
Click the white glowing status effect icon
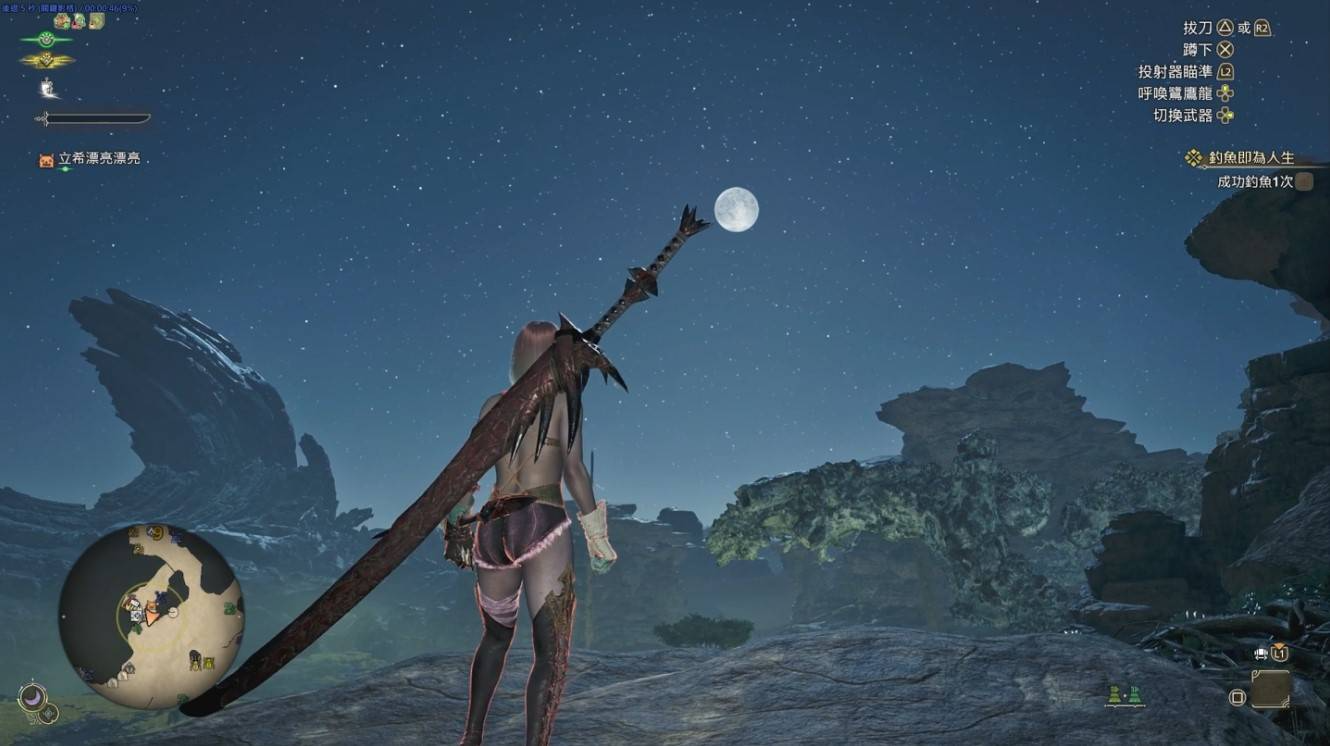(x=48, y=89)
